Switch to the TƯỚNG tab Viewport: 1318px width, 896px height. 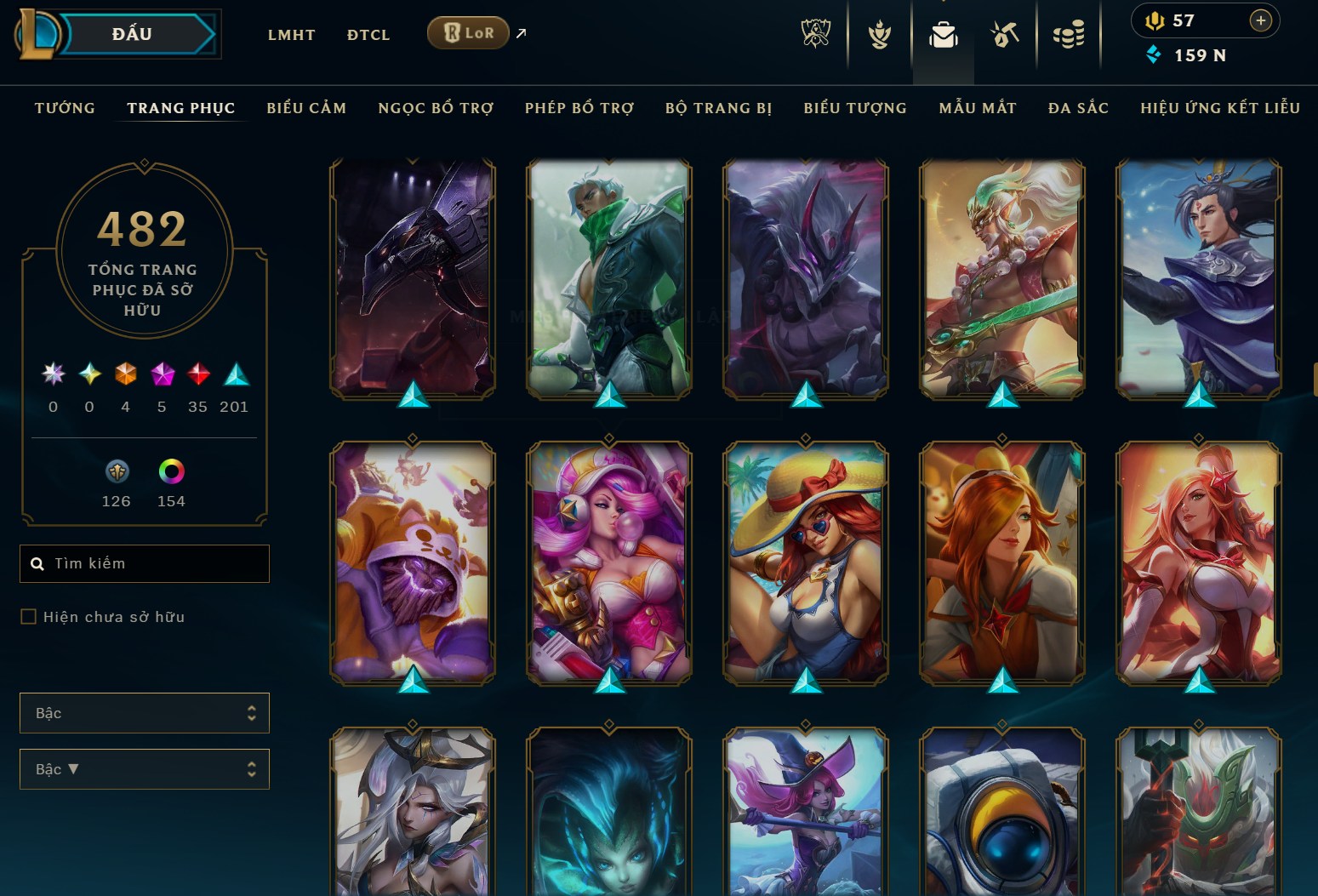64,108
